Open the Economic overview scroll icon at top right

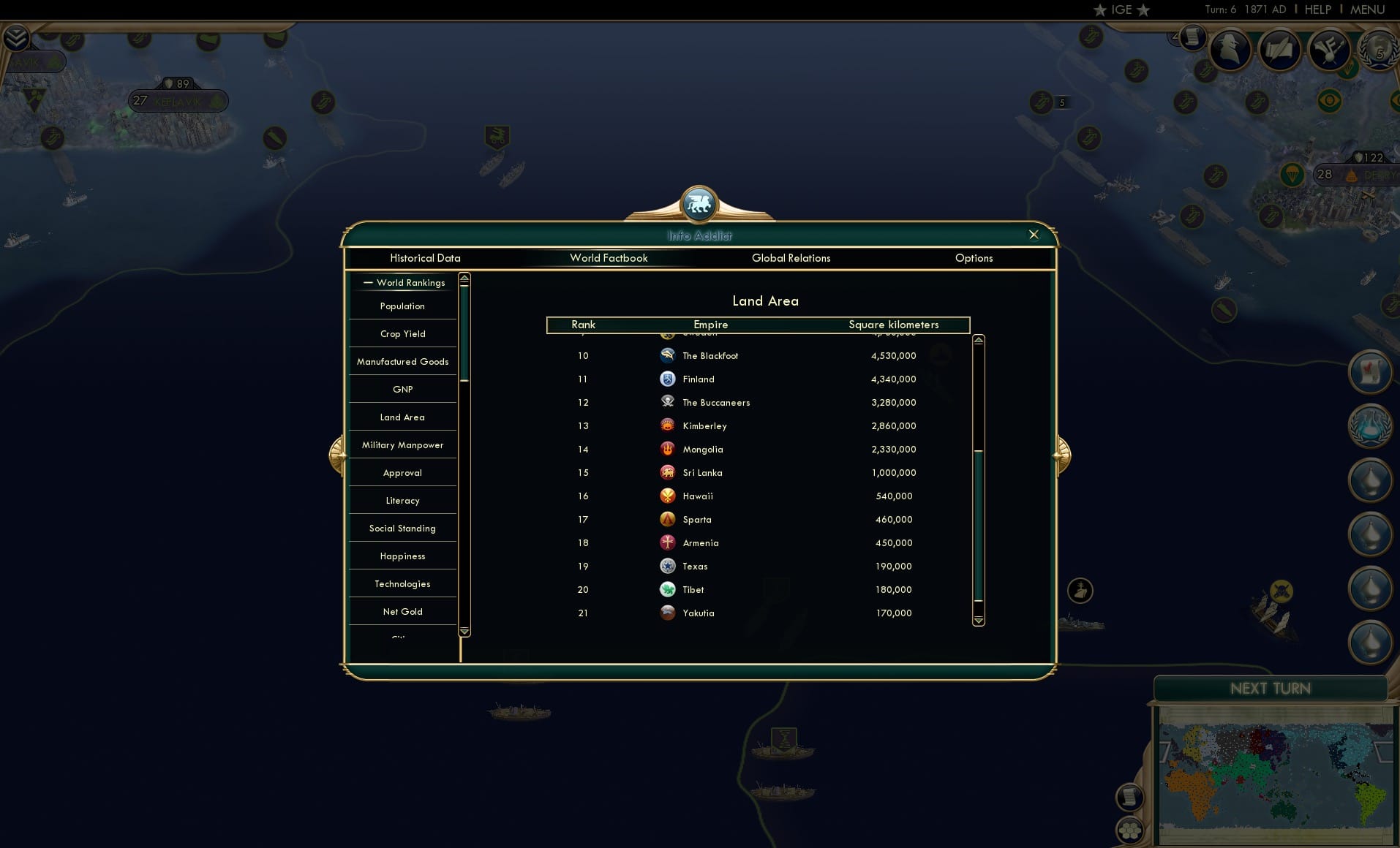click(1192, 37)
